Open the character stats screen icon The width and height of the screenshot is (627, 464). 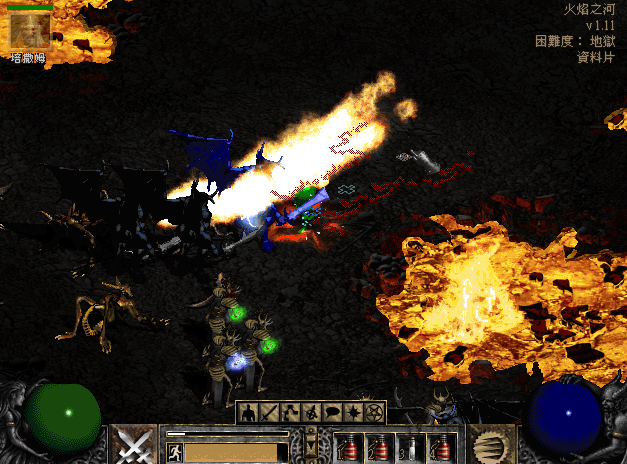(x=248, y=412)
